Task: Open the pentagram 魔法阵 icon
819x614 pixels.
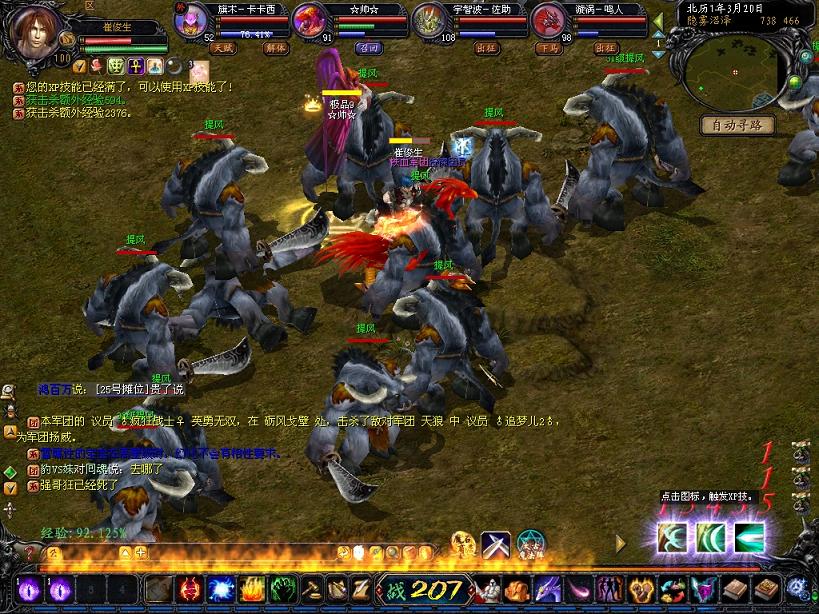Action: [x=531, y=544]
